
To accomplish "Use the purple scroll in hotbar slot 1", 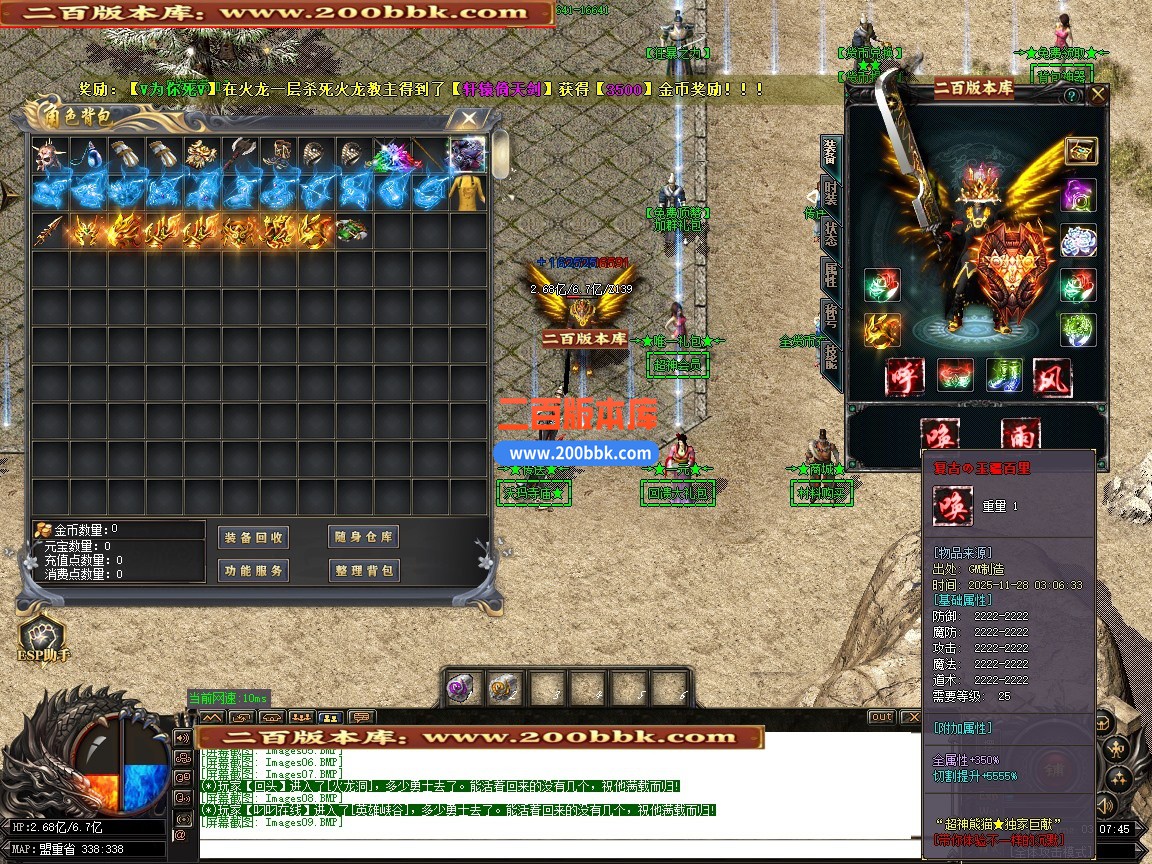I will click(463, 689).
